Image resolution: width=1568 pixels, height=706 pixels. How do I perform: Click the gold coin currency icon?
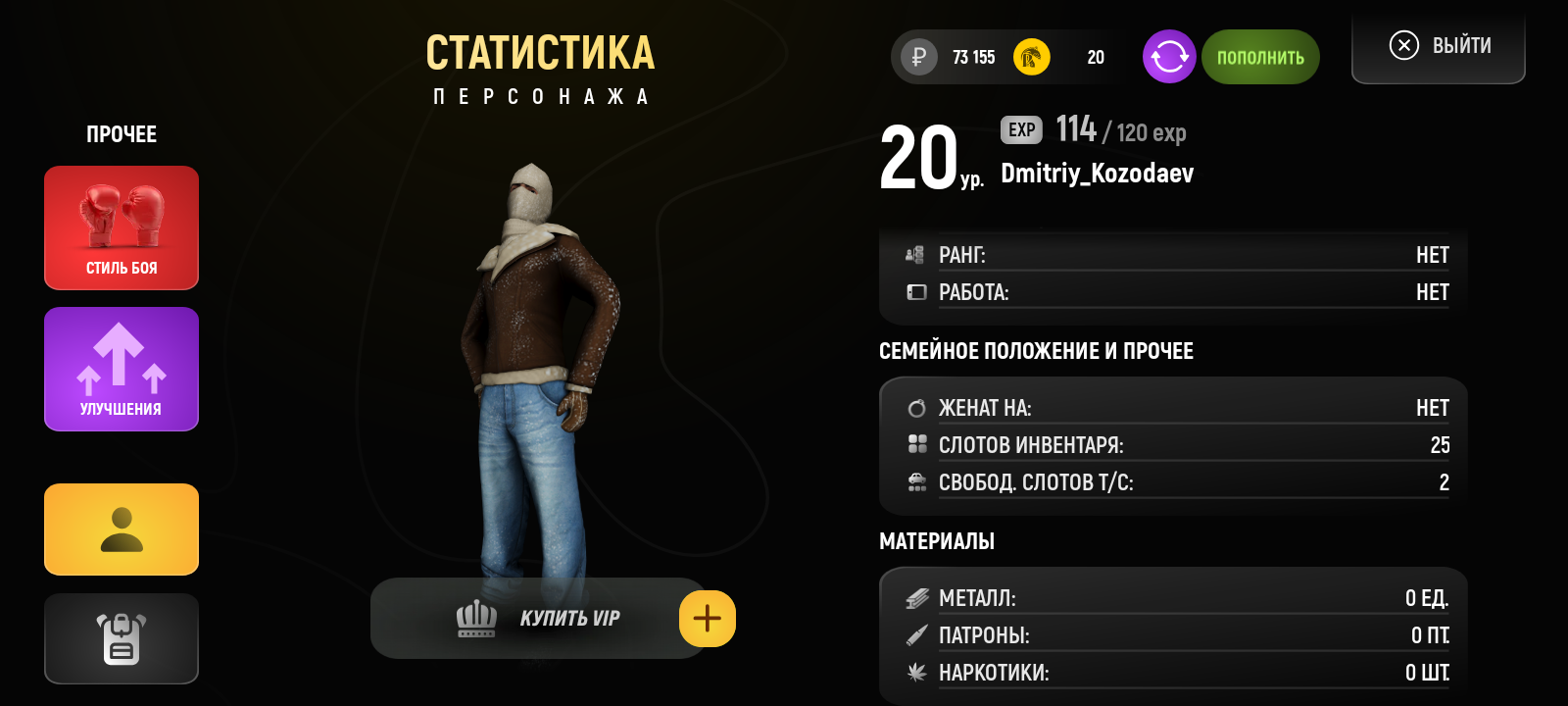point(1030,57)
